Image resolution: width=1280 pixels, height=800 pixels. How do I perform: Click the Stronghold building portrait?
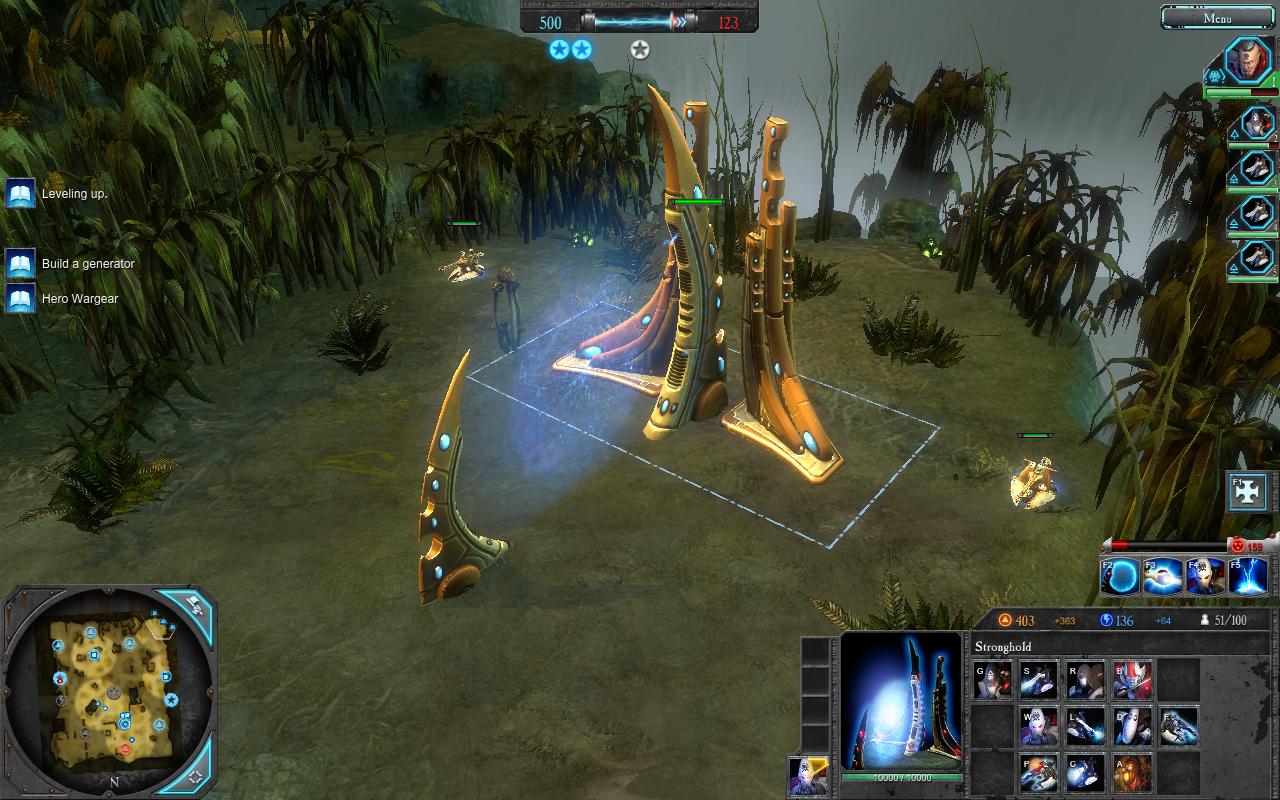(x=901, y=701)
